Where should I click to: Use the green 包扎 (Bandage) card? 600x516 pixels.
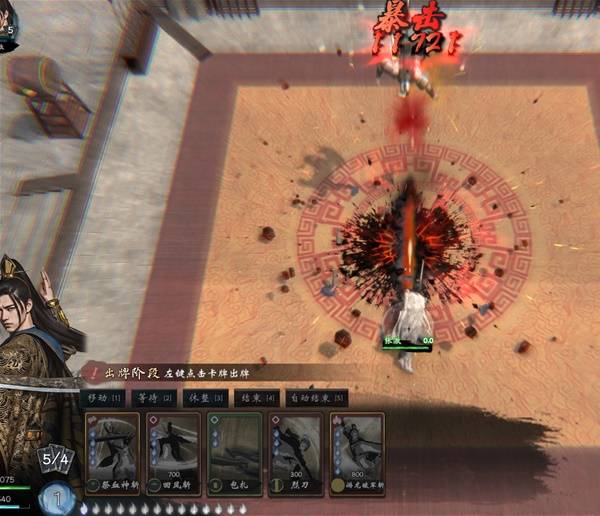click(235, 454)
